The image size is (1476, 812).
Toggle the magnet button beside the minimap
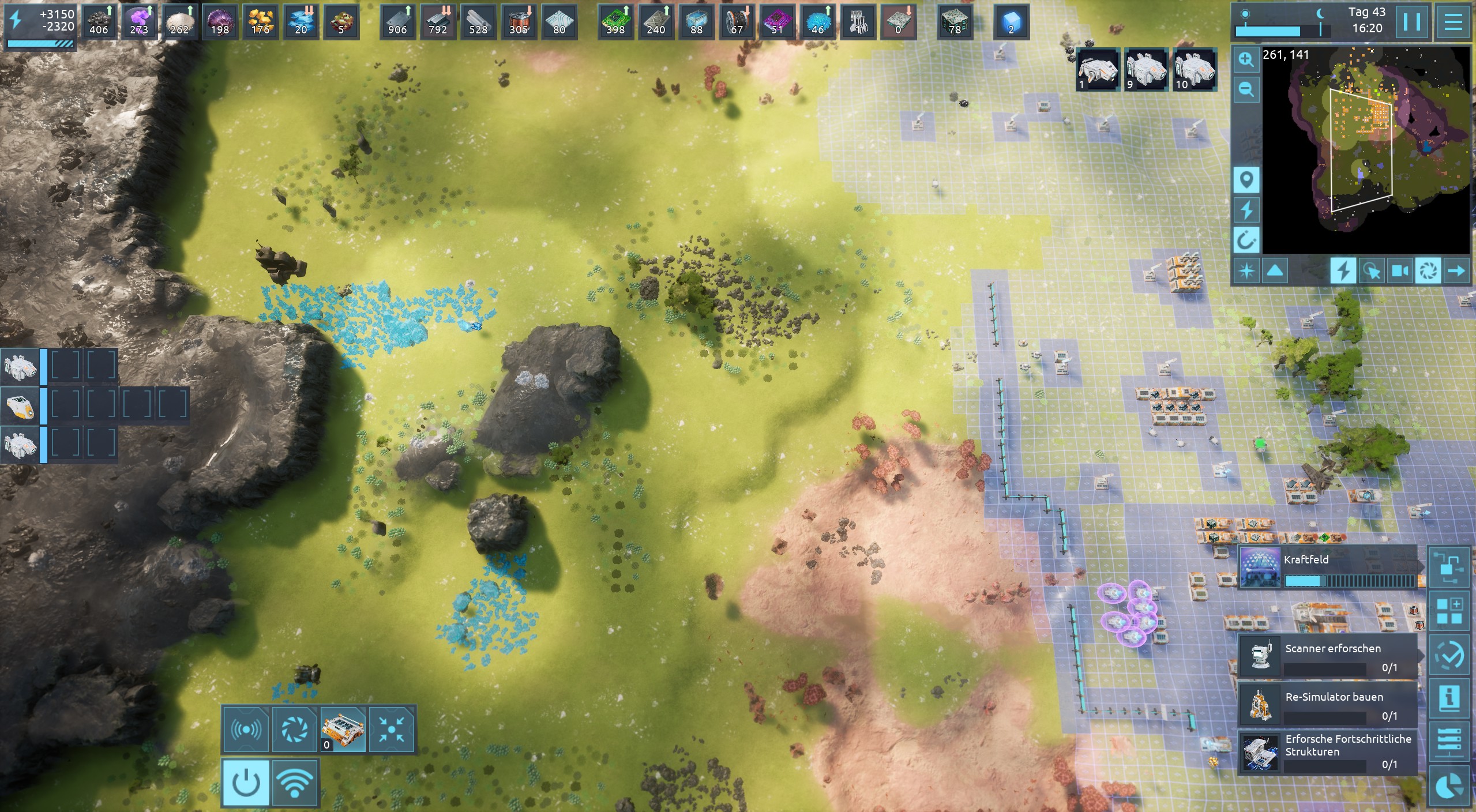click(1246, 239)
